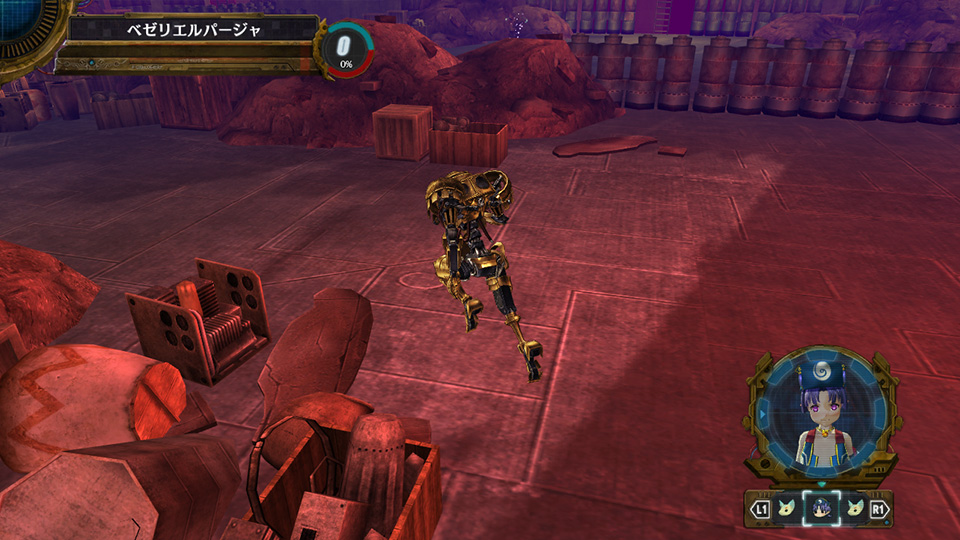Choose the fox icon beside R1
This screenshot has height=540, width=960.
(854, 510)
